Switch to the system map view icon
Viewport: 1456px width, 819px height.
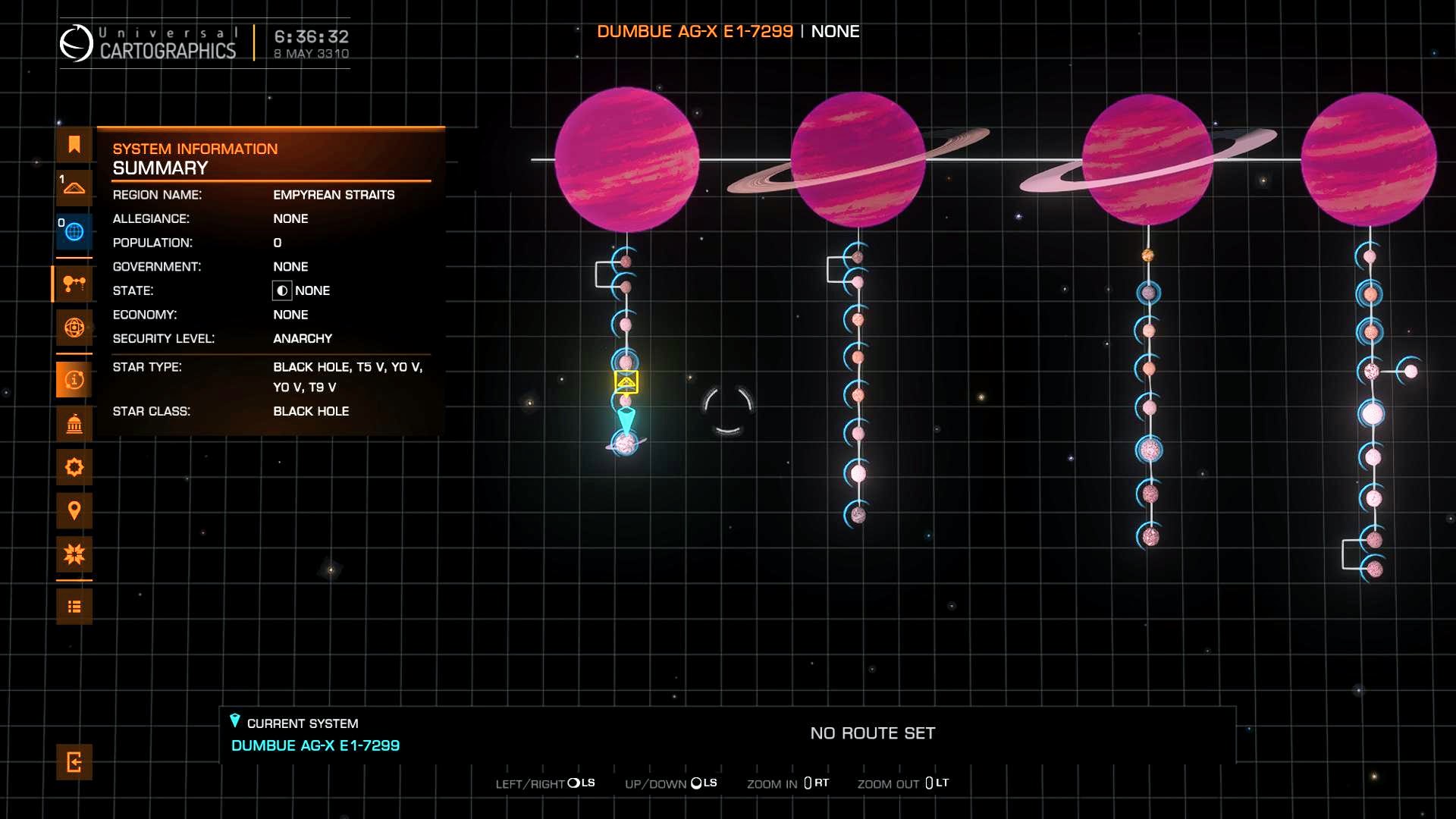coord(74,284)
